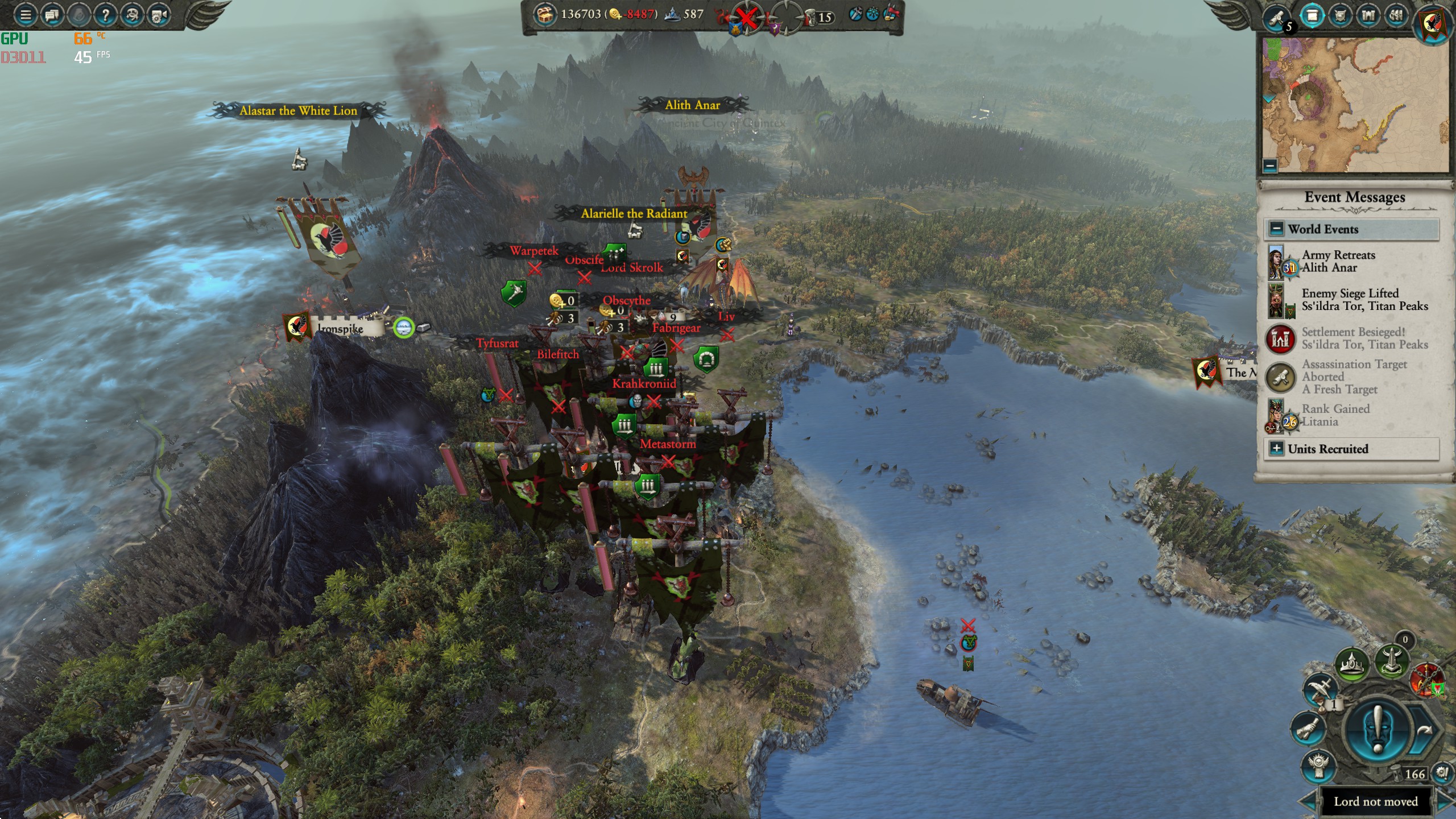
Task: Open the crown intrigue at court button
Action: coord(1352,663)
